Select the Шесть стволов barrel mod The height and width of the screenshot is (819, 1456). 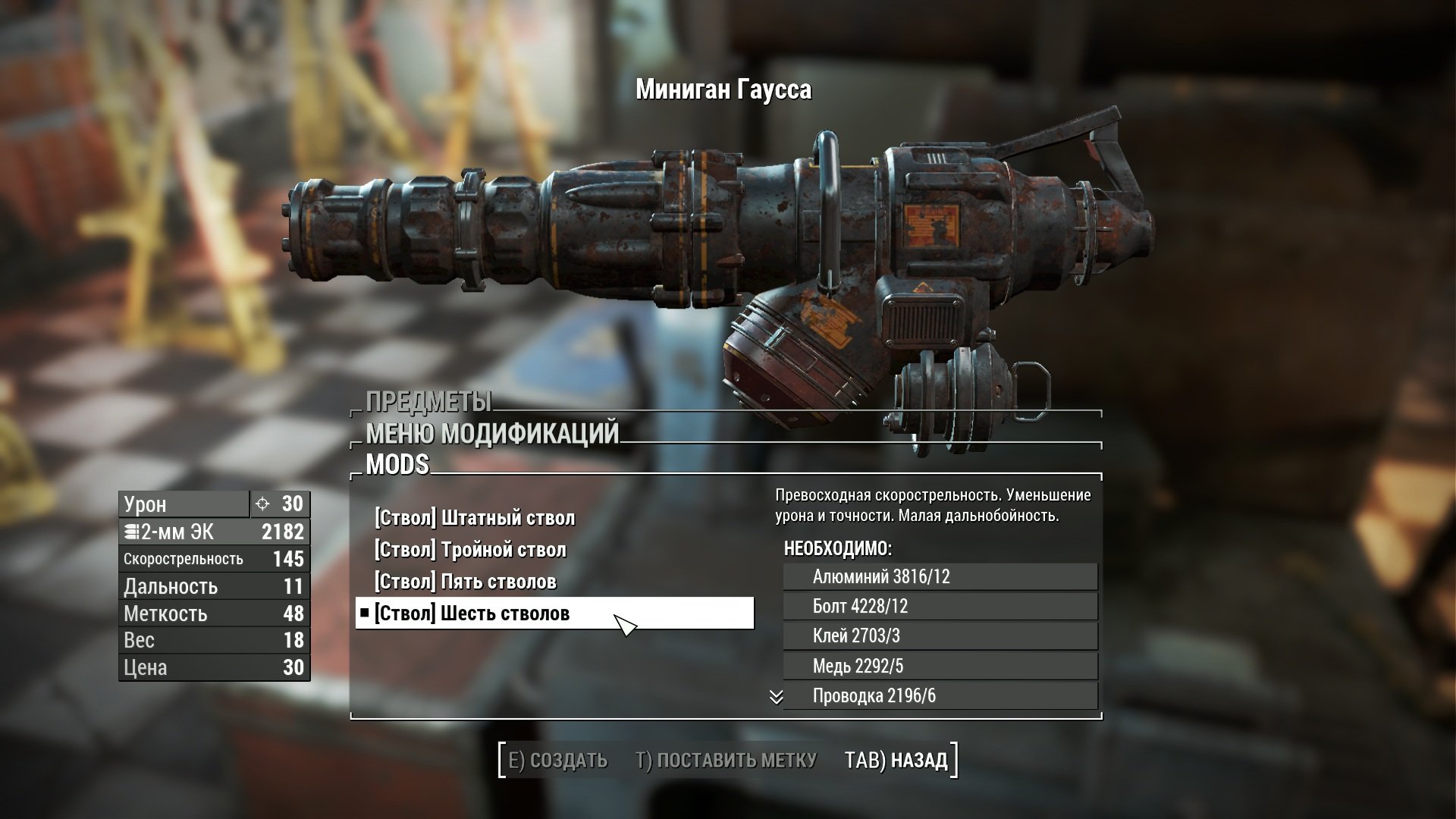pos(472,613)
